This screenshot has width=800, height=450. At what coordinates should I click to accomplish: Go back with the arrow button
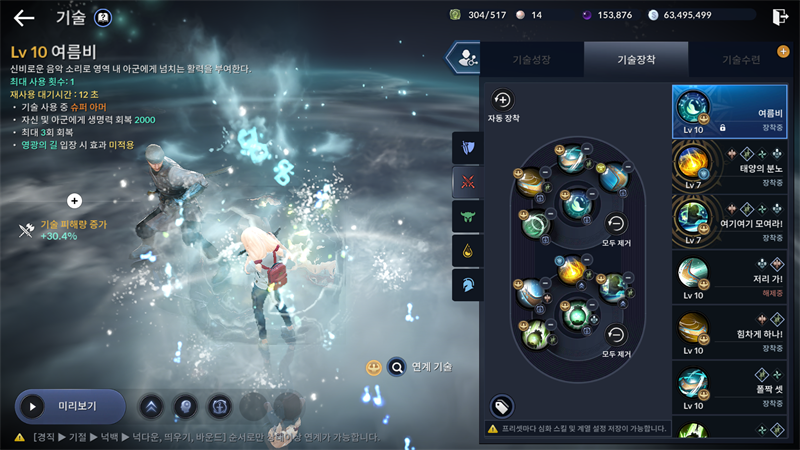pos(23,17)
